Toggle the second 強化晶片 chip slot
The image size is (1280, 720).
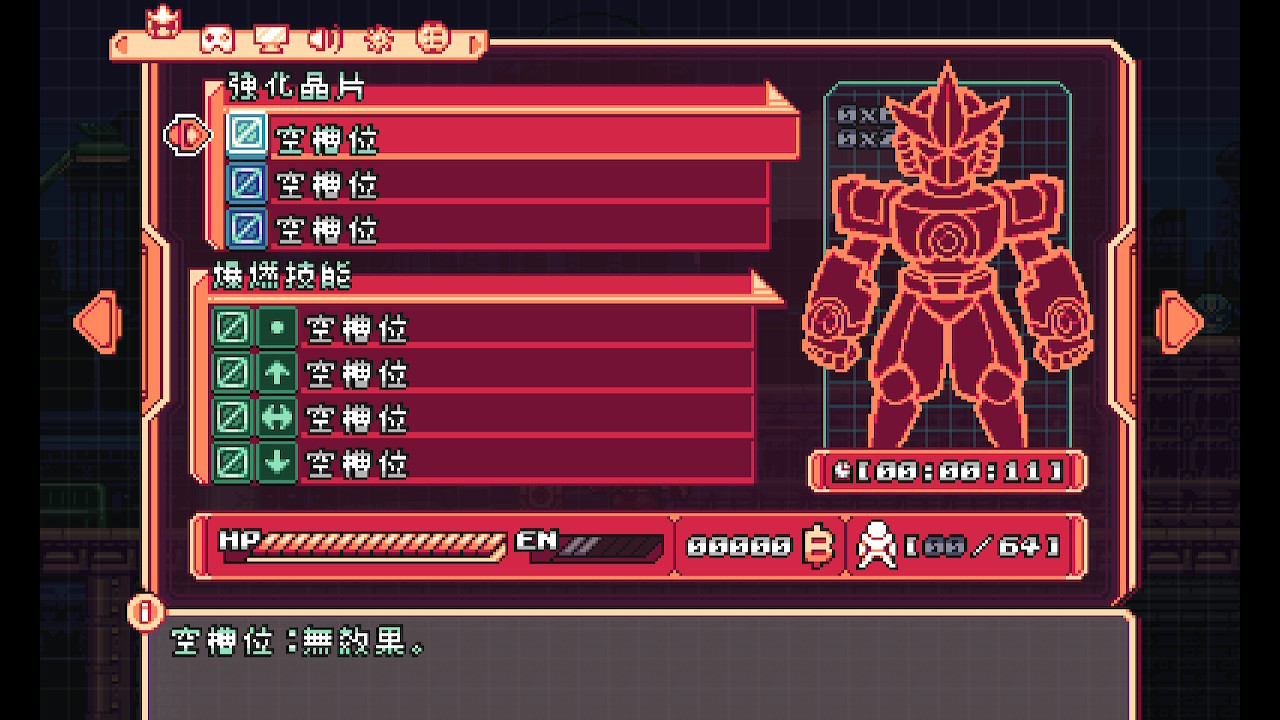click(x=246, y=184)
